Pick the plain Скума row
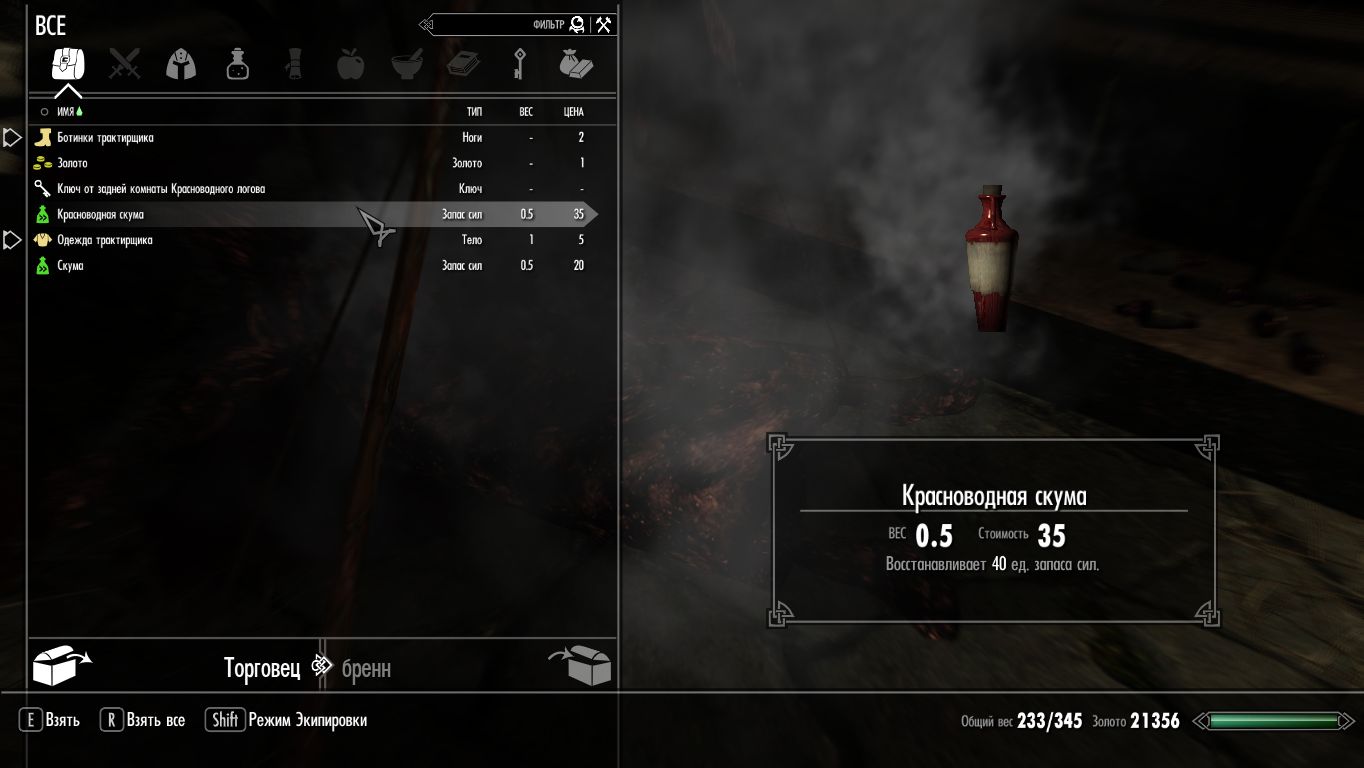 click(70, 266)
